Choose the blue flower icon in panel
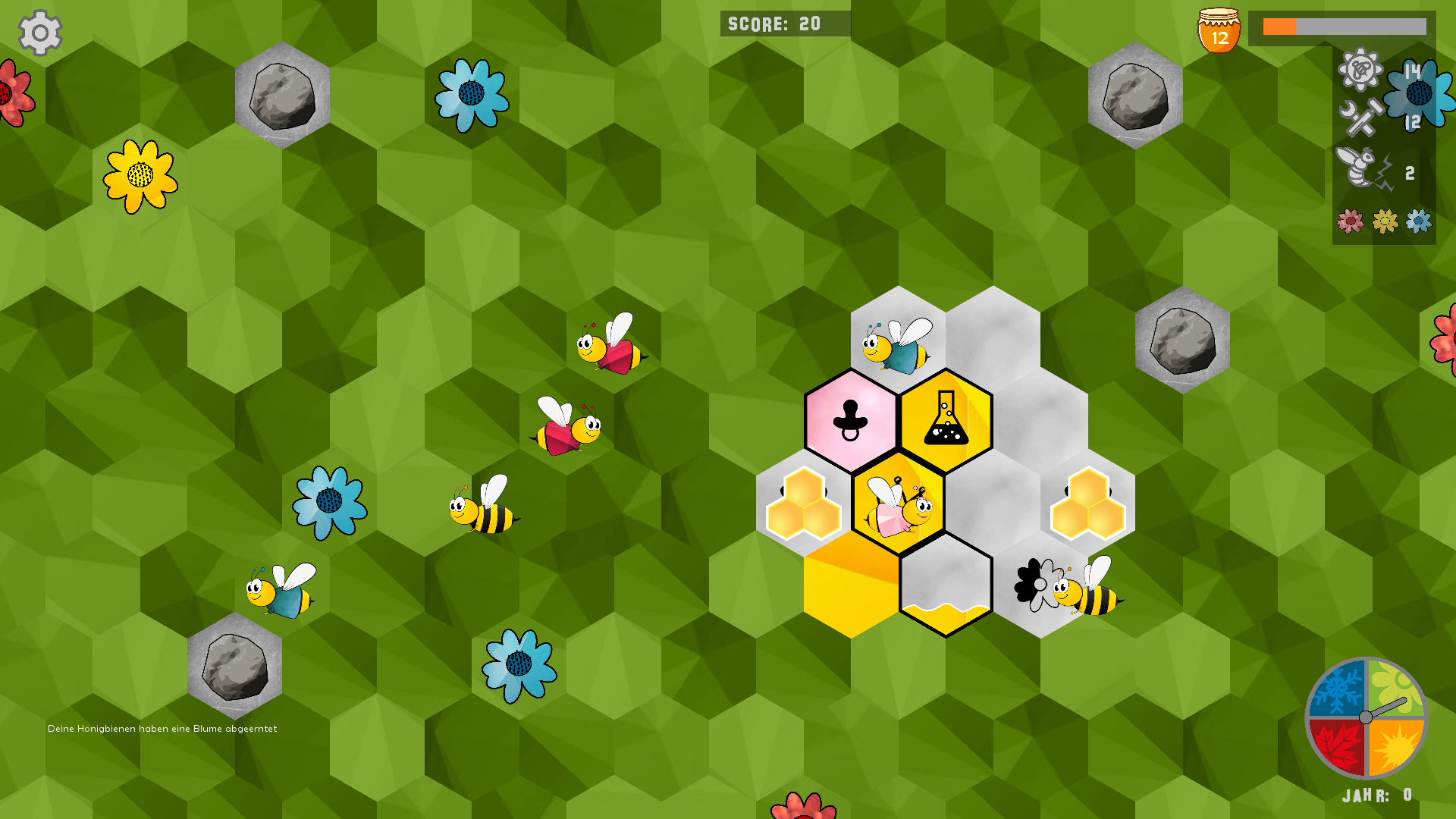This screenshot has height=819, width=1456. (1419, 221)
